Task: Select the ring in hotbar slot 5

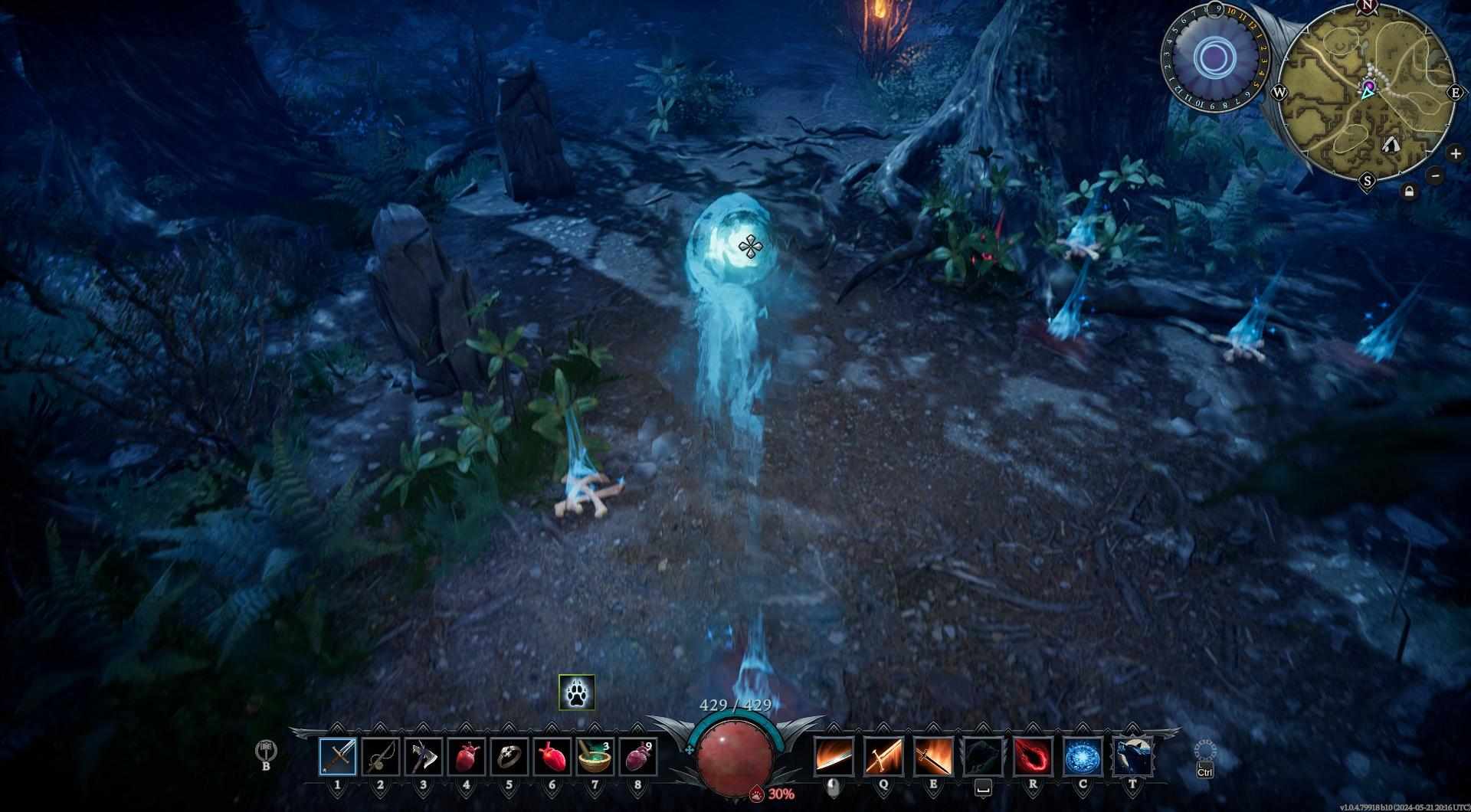Action: [509, 756]
